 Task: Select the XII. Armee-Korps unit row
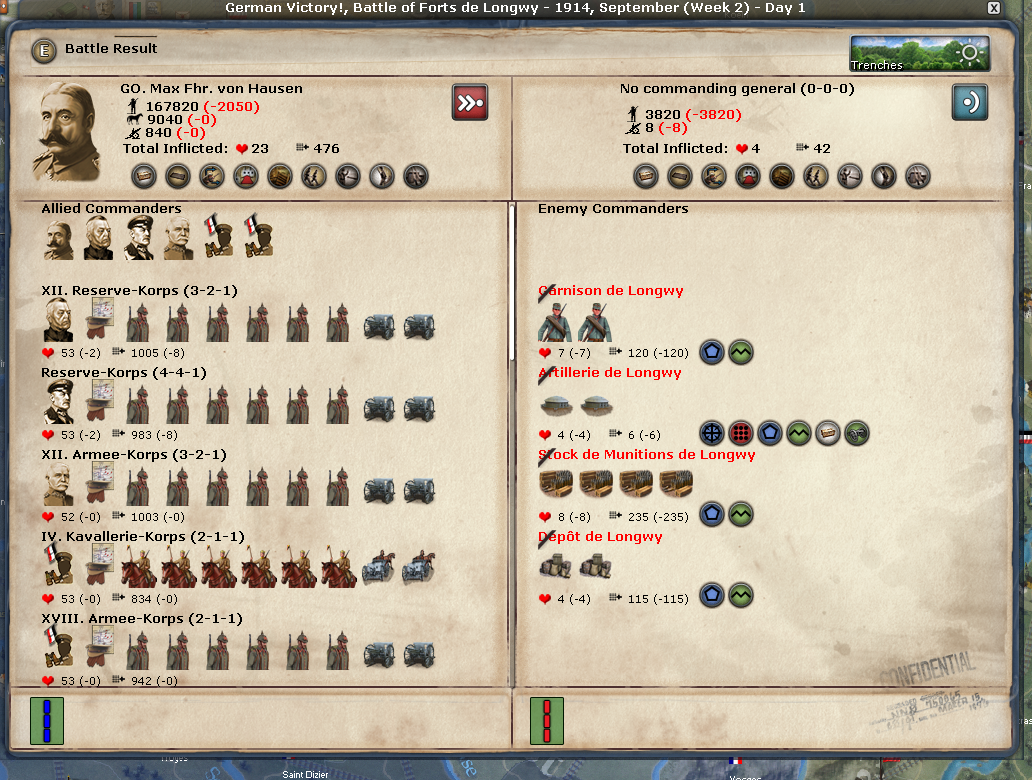coord(133,455)
